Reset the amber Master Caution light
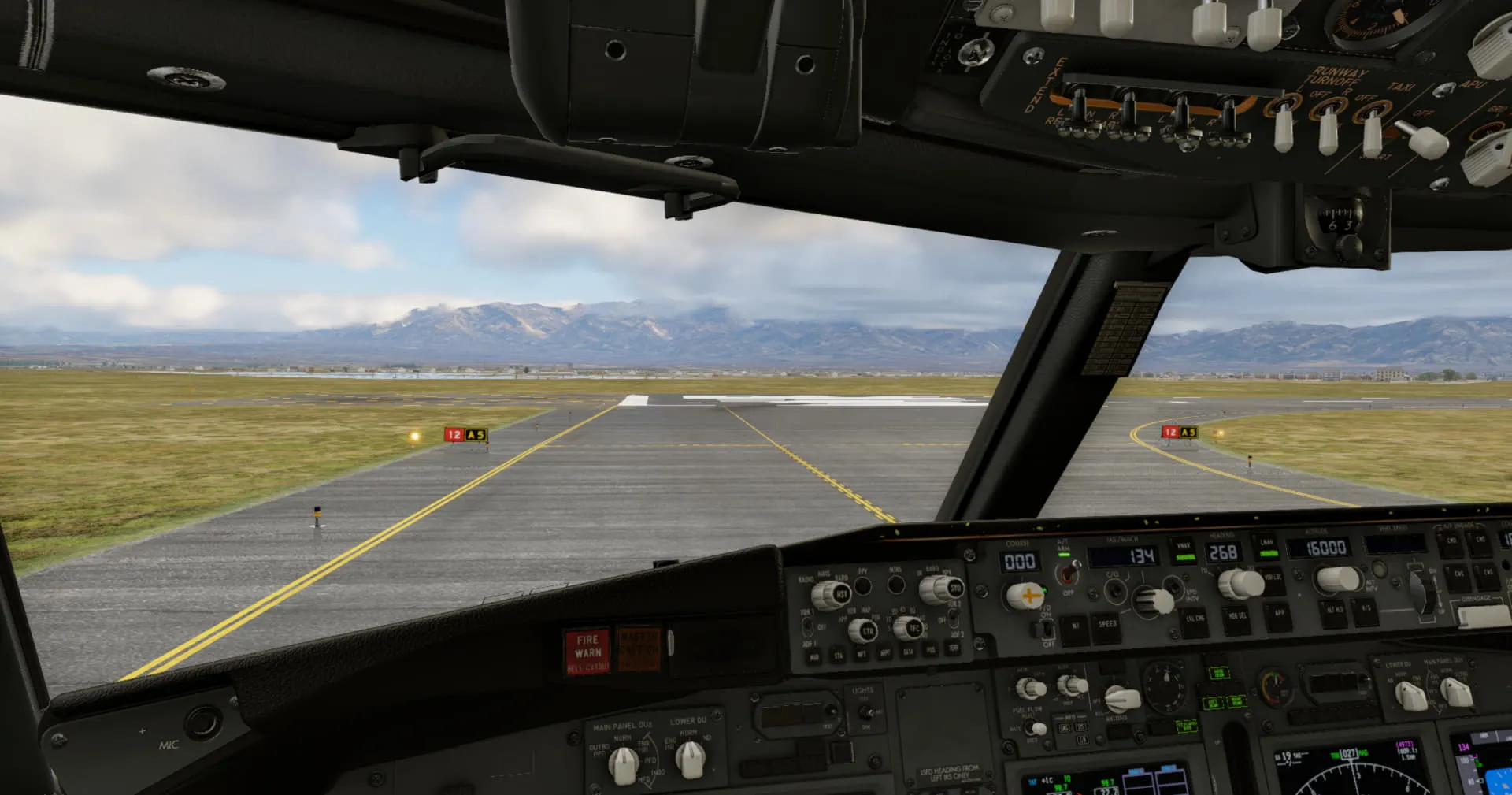The height and width of the screenshot is (795, 1512). (639, 648)
